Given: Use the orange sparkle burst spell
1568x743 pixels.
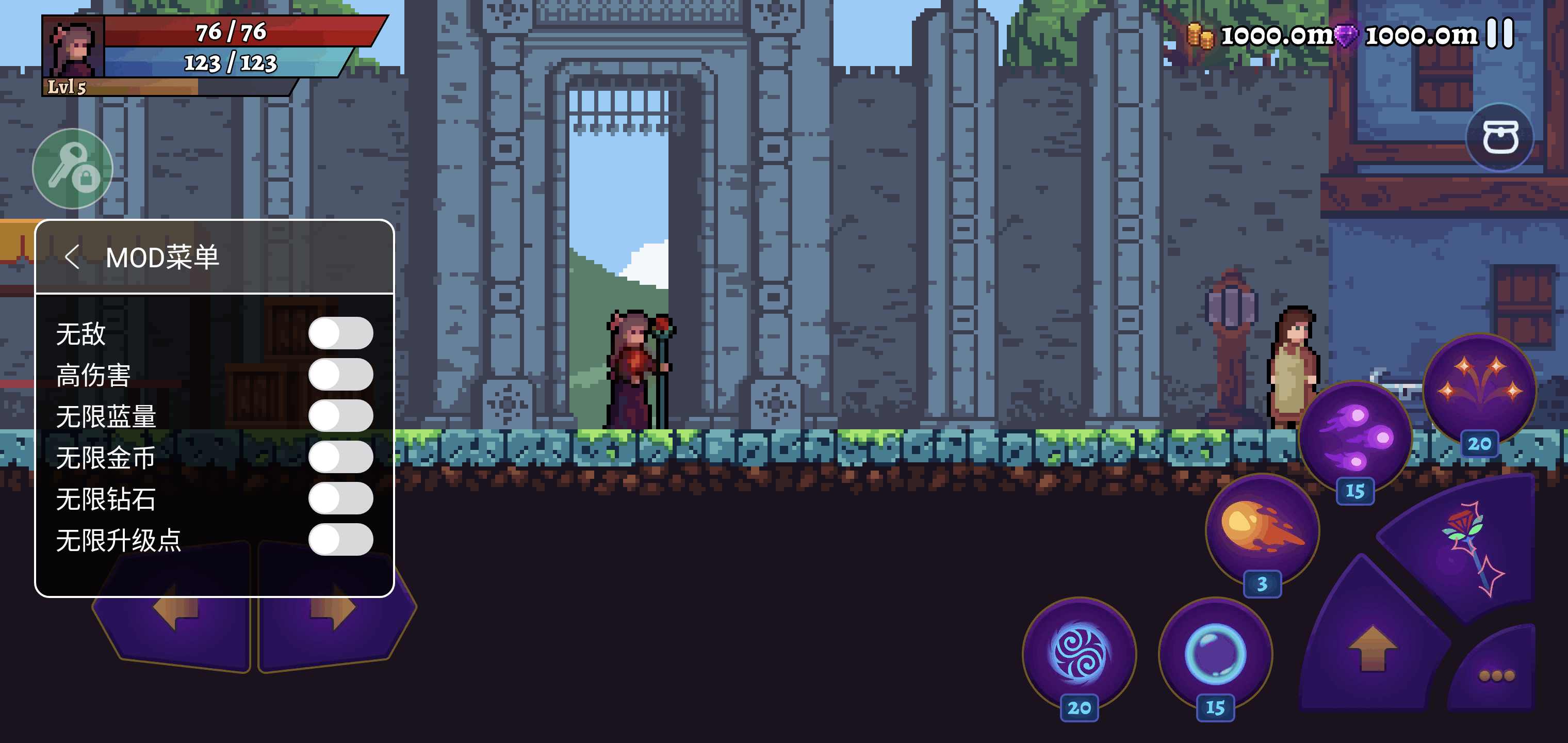Looking at the screenshot, I should point(1479,387).
